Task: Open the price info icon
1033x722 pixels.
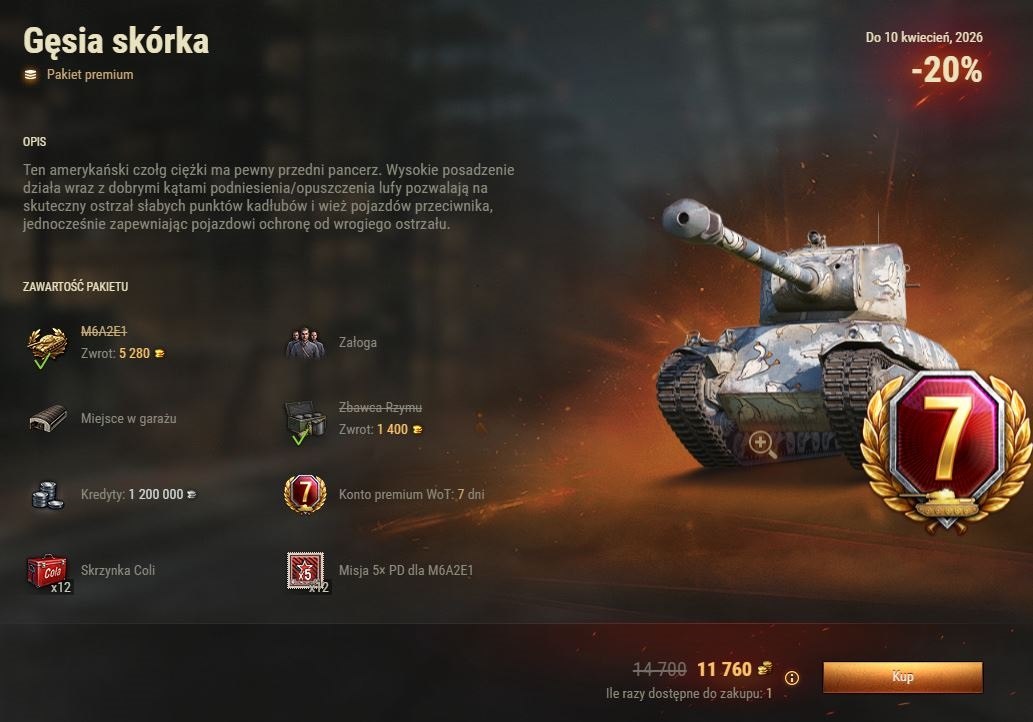Action: click(792, 678)
